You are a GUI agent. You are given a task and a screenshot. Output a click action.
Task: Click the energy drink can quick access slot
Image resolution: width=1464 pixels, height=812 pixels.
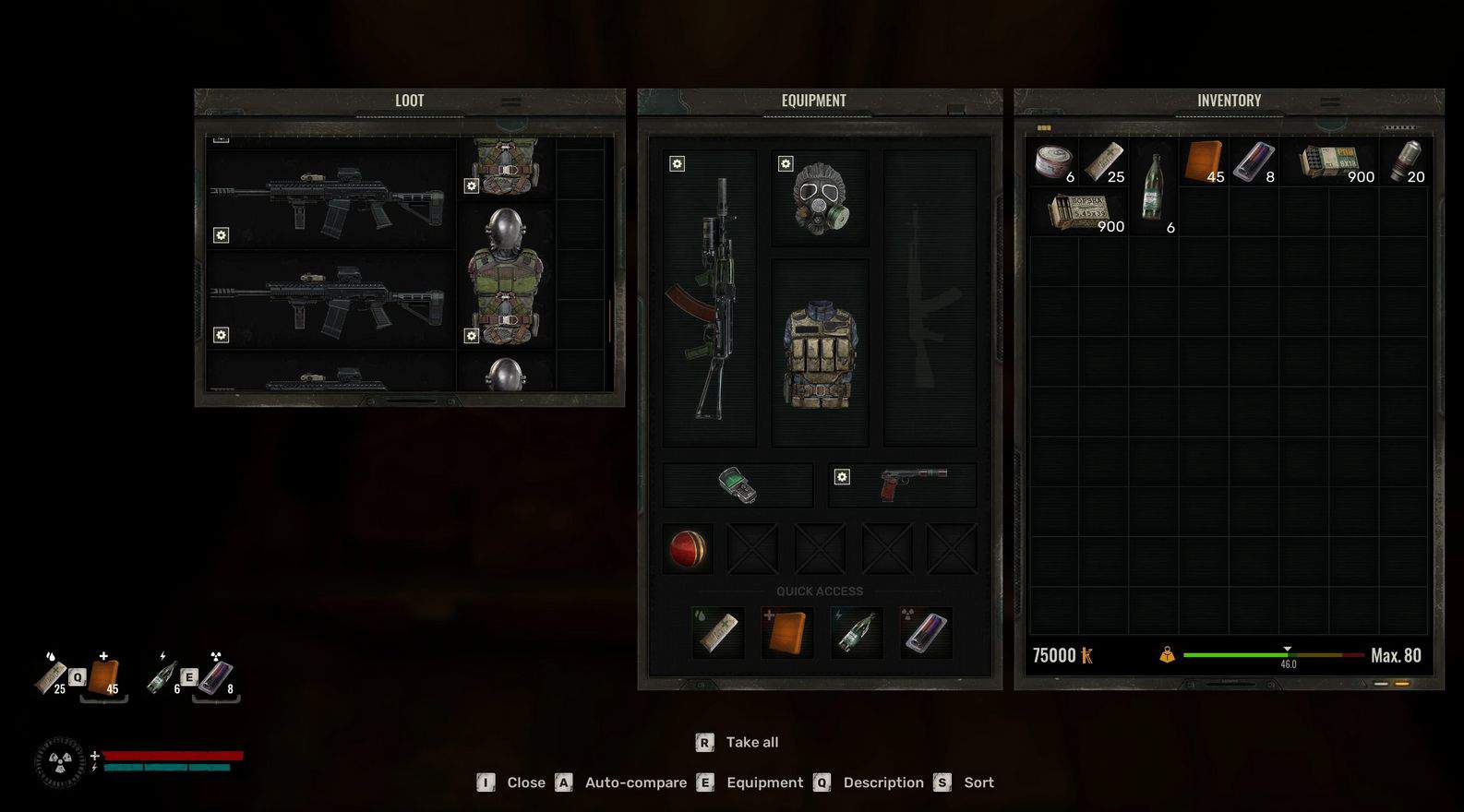(x=925, y=632)
